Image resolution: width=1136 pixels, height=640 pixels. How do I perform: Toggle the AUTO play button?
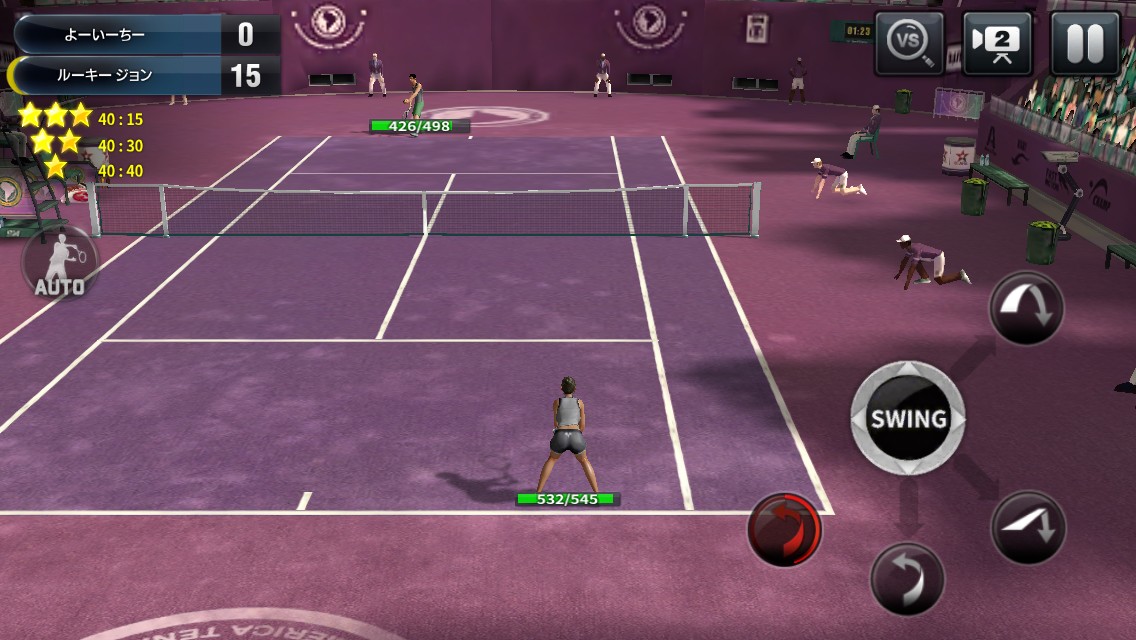pos(60,264)
